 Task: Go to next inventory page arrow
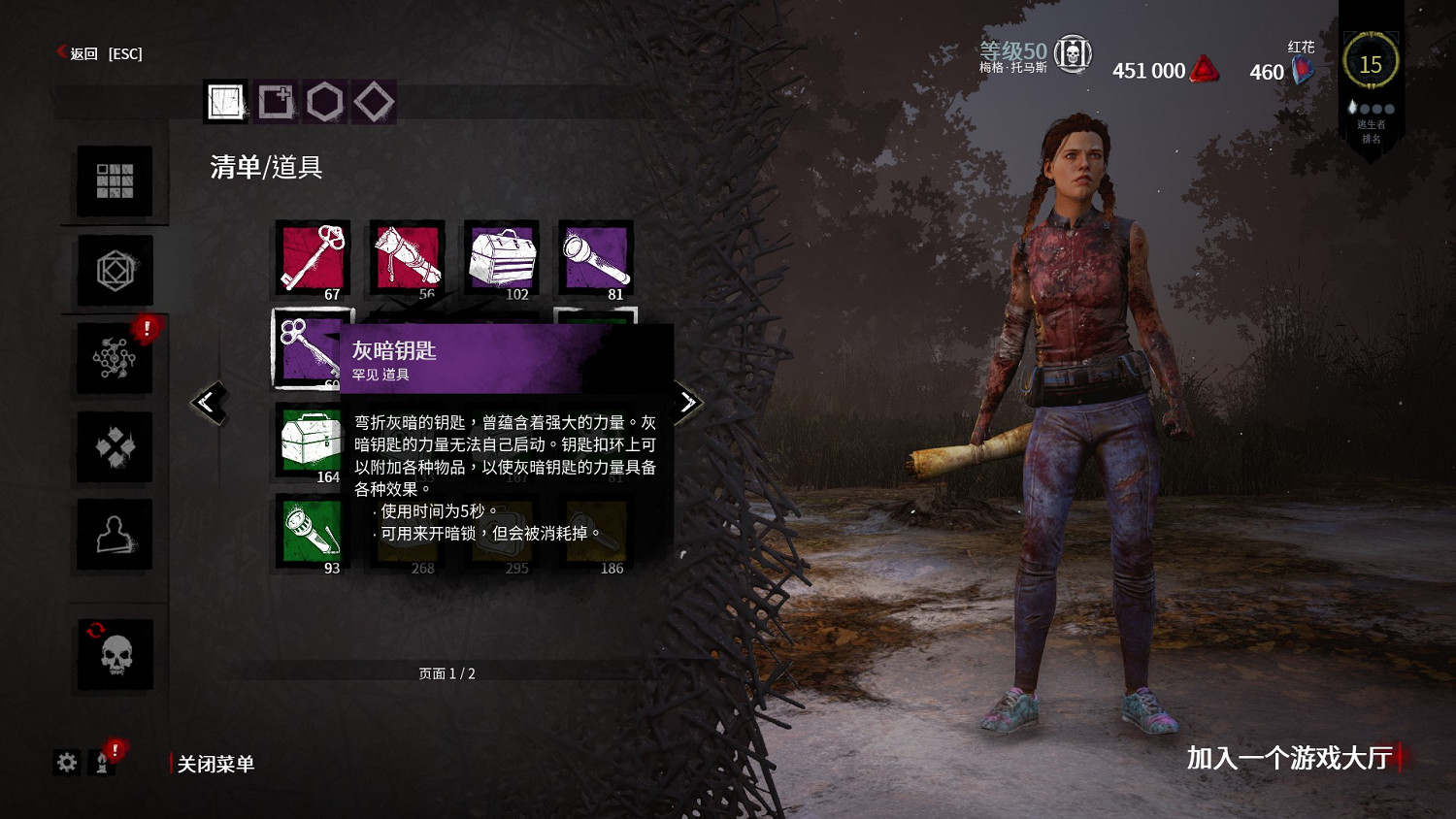pyautogui.click(x=687, y=402)
